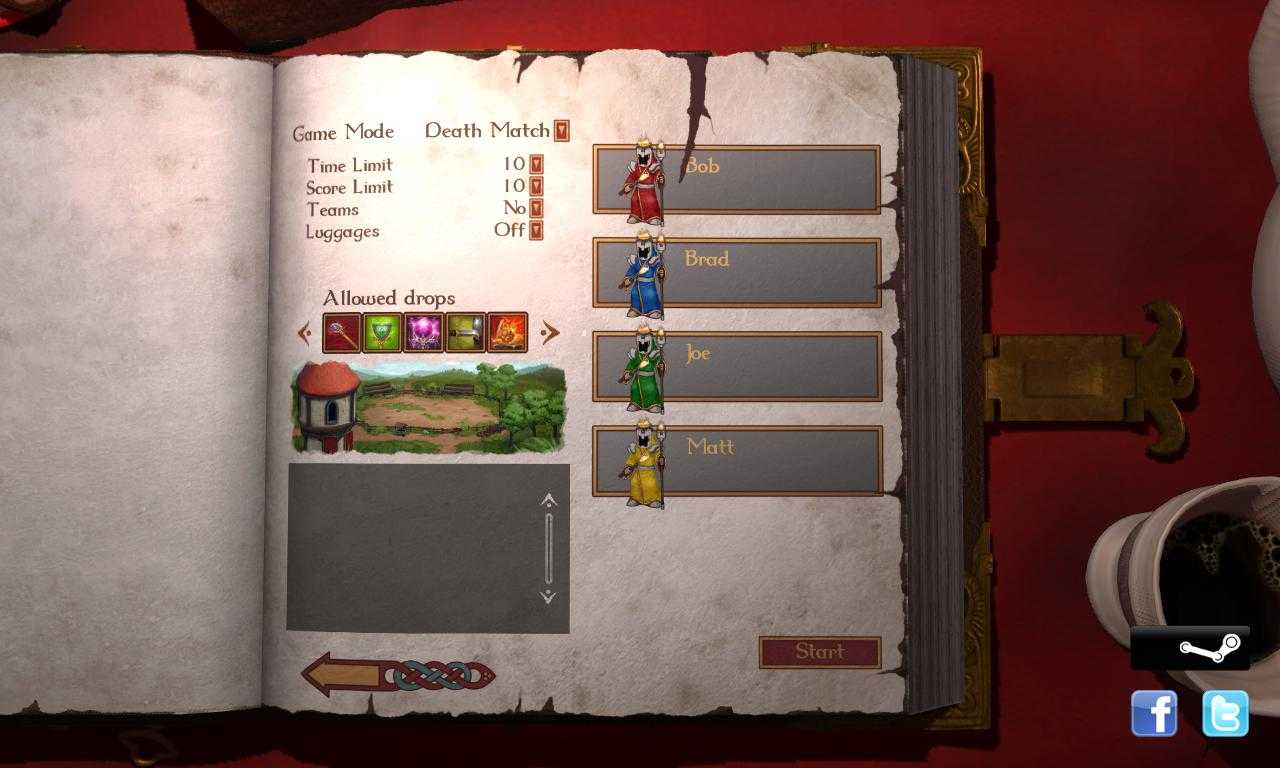Go back using the arrow button
Image resolution: width=1280 pixels, height=768 pixels.
tap(350, 673)
